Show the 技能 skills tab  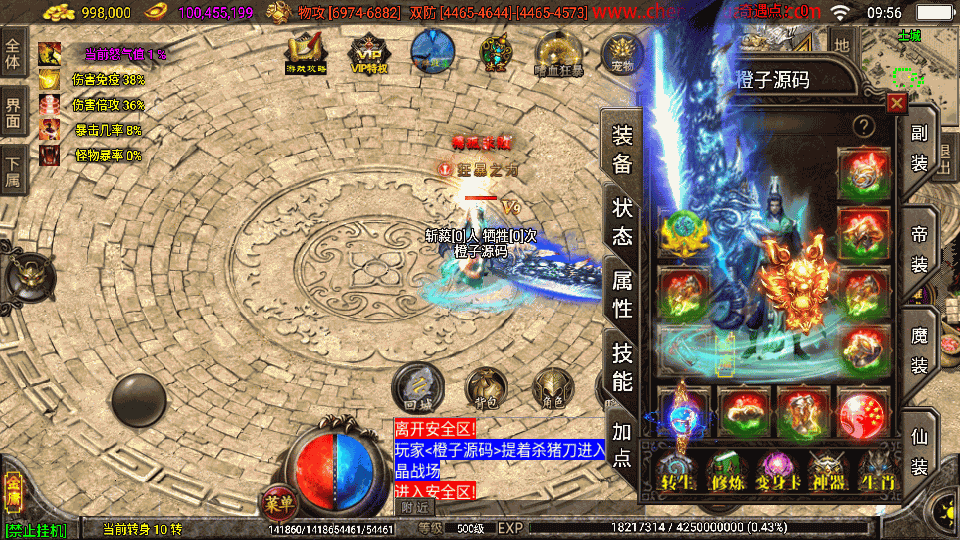[622, 366]
